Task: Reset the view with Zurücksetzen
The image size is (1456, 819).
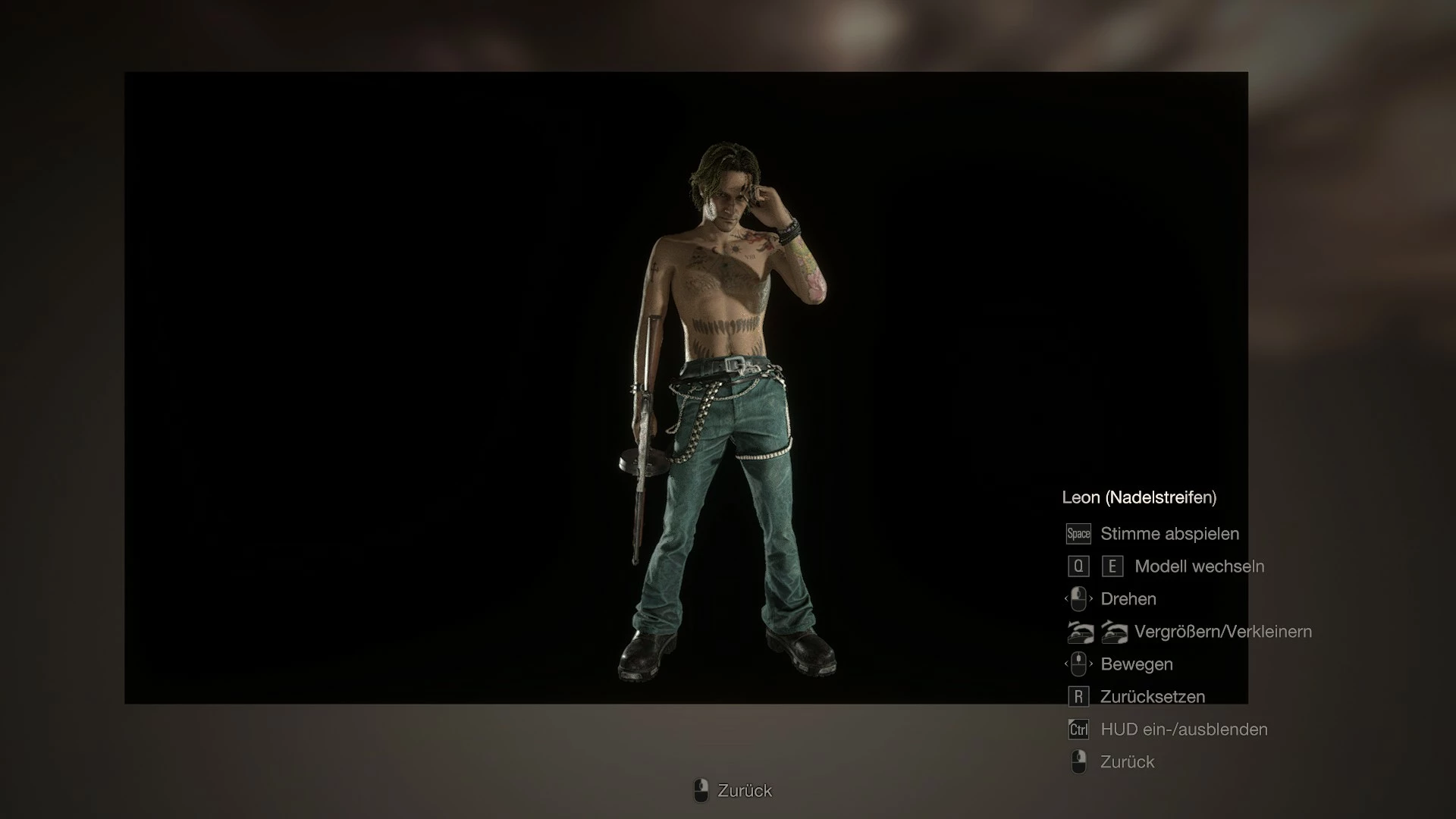Action: [1152, 697]
